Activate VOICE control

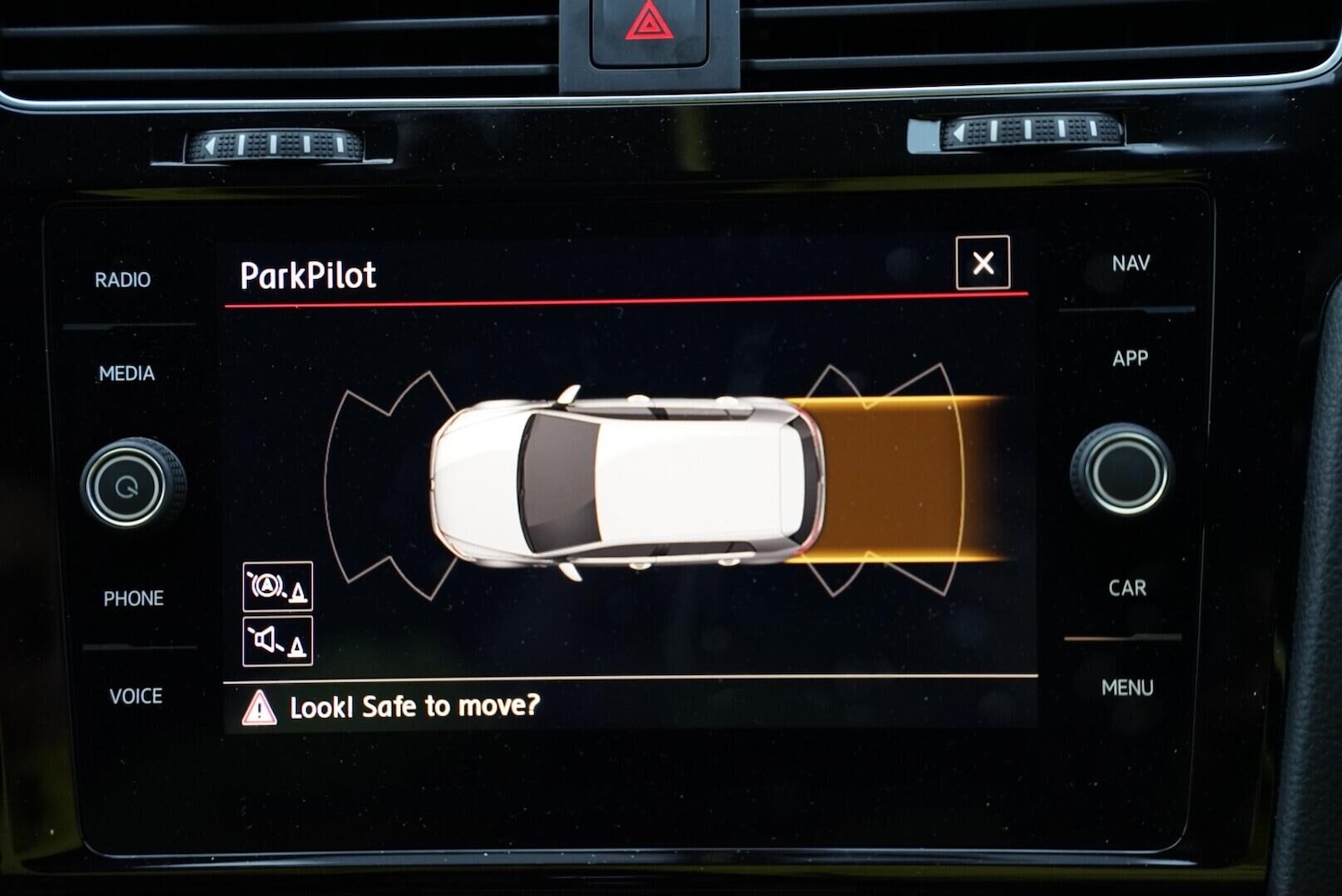coord(135,696)
